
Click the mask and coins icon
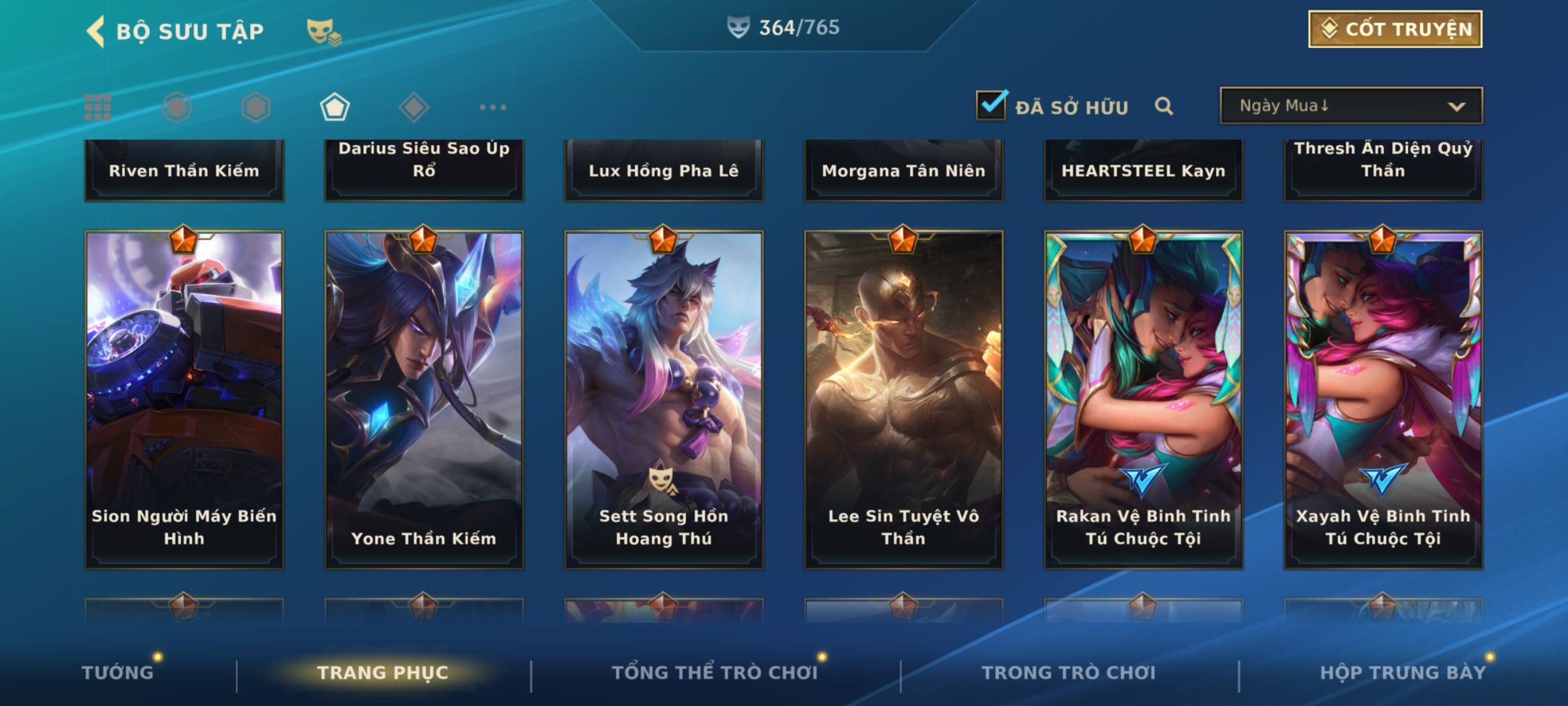click(x=323, y=31)
